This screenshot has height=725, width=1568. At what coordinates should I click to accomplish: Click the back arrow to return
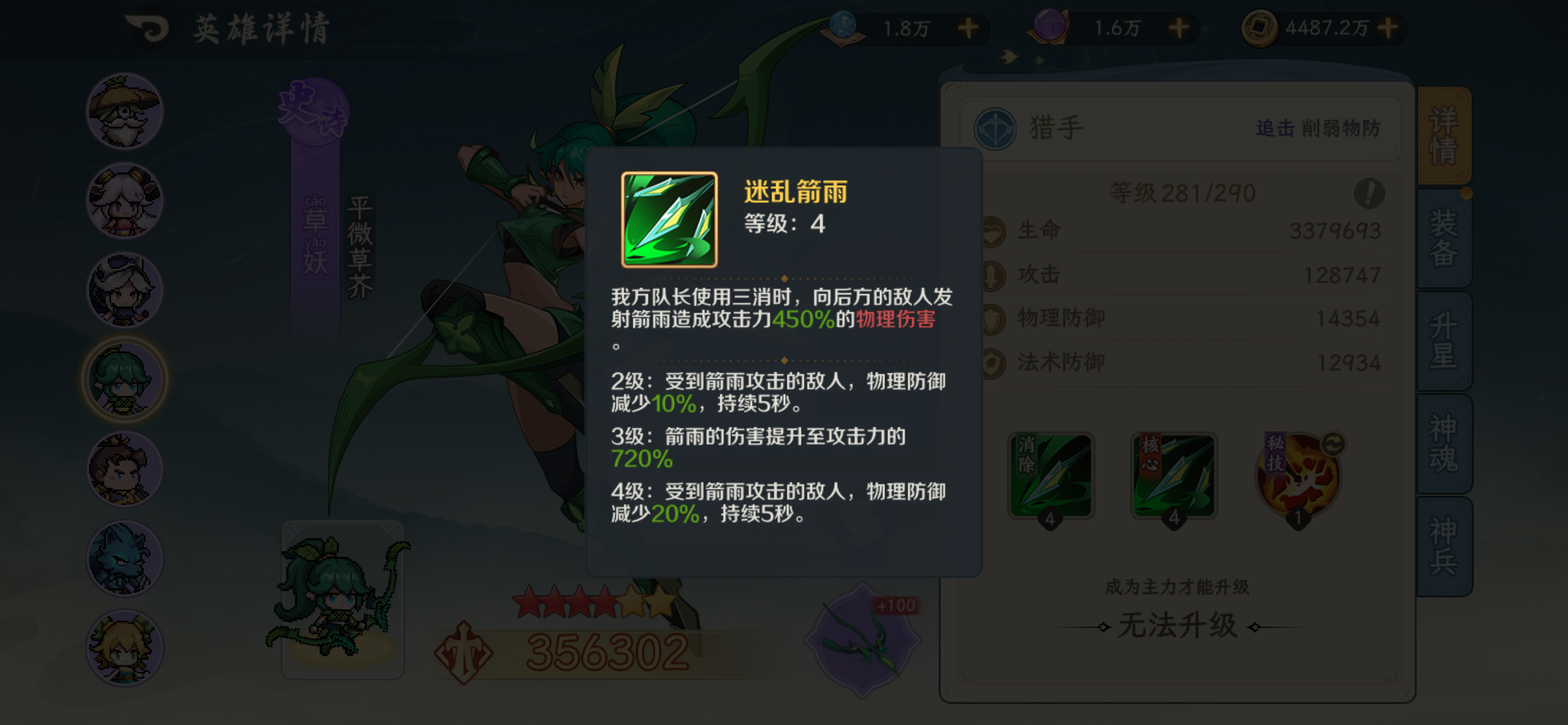pos(146,27)
